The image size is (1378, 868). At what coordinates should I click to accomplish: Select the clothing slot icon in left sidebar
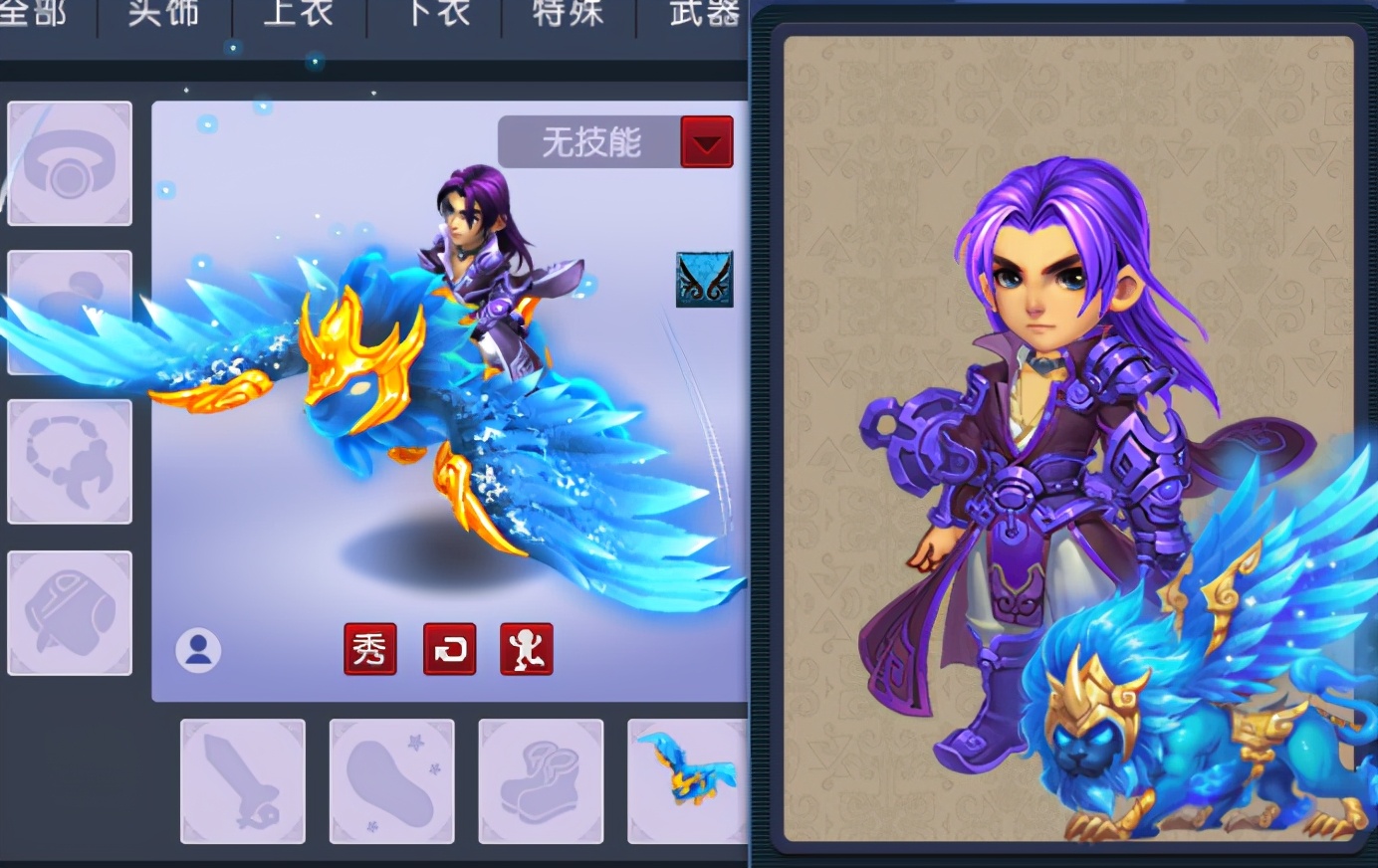tap(70, 610)
